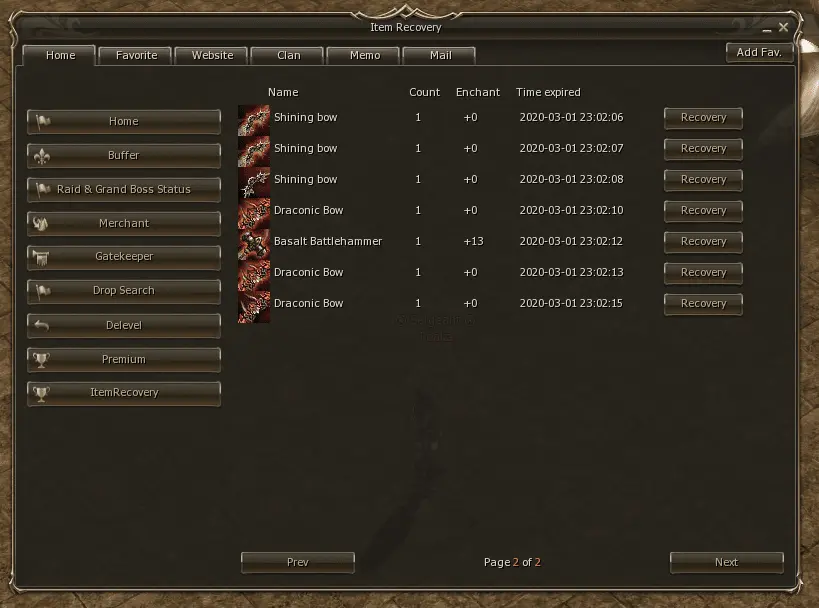Switch to the Memo tab

364,55
